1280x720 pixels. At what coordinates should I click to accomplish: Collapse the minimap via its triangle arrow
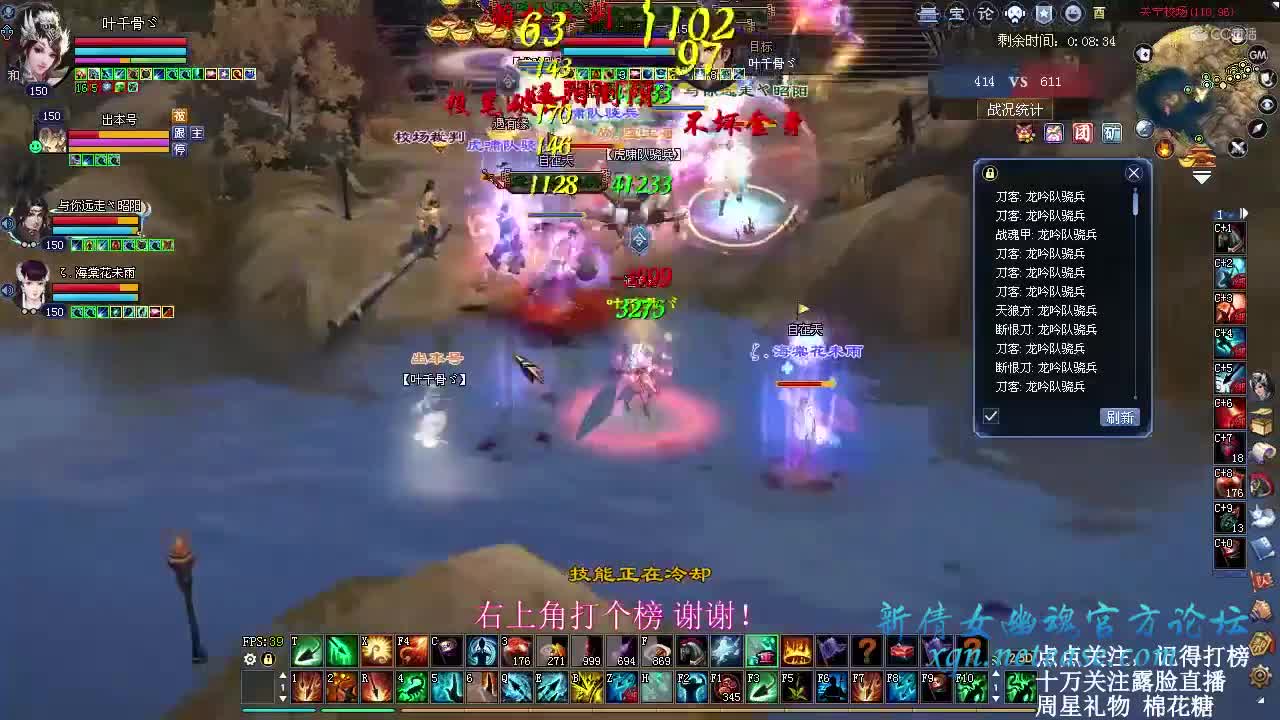[x=1202, y=178]
